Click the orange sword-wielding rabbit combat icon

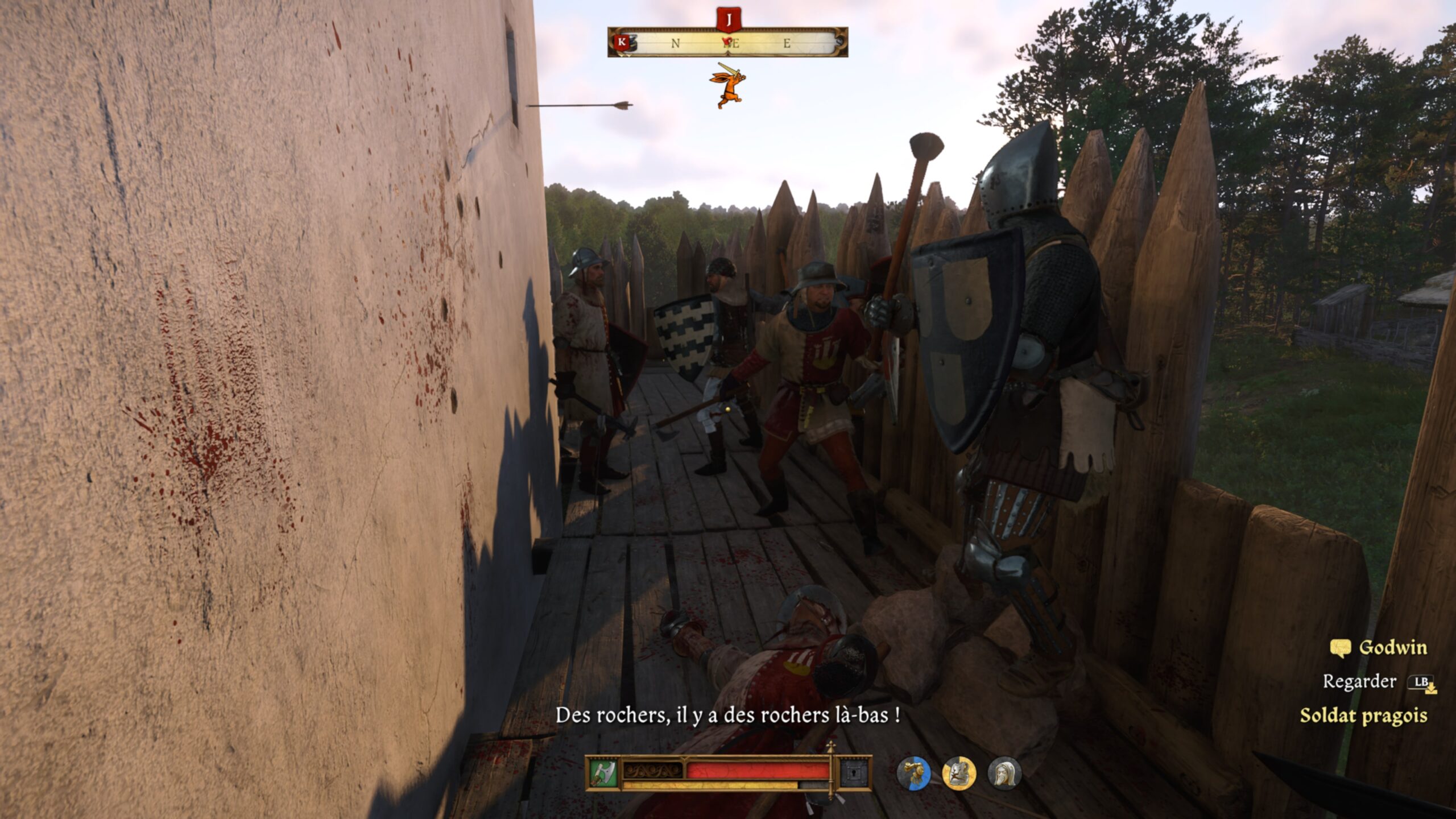[x=727, y=85]
